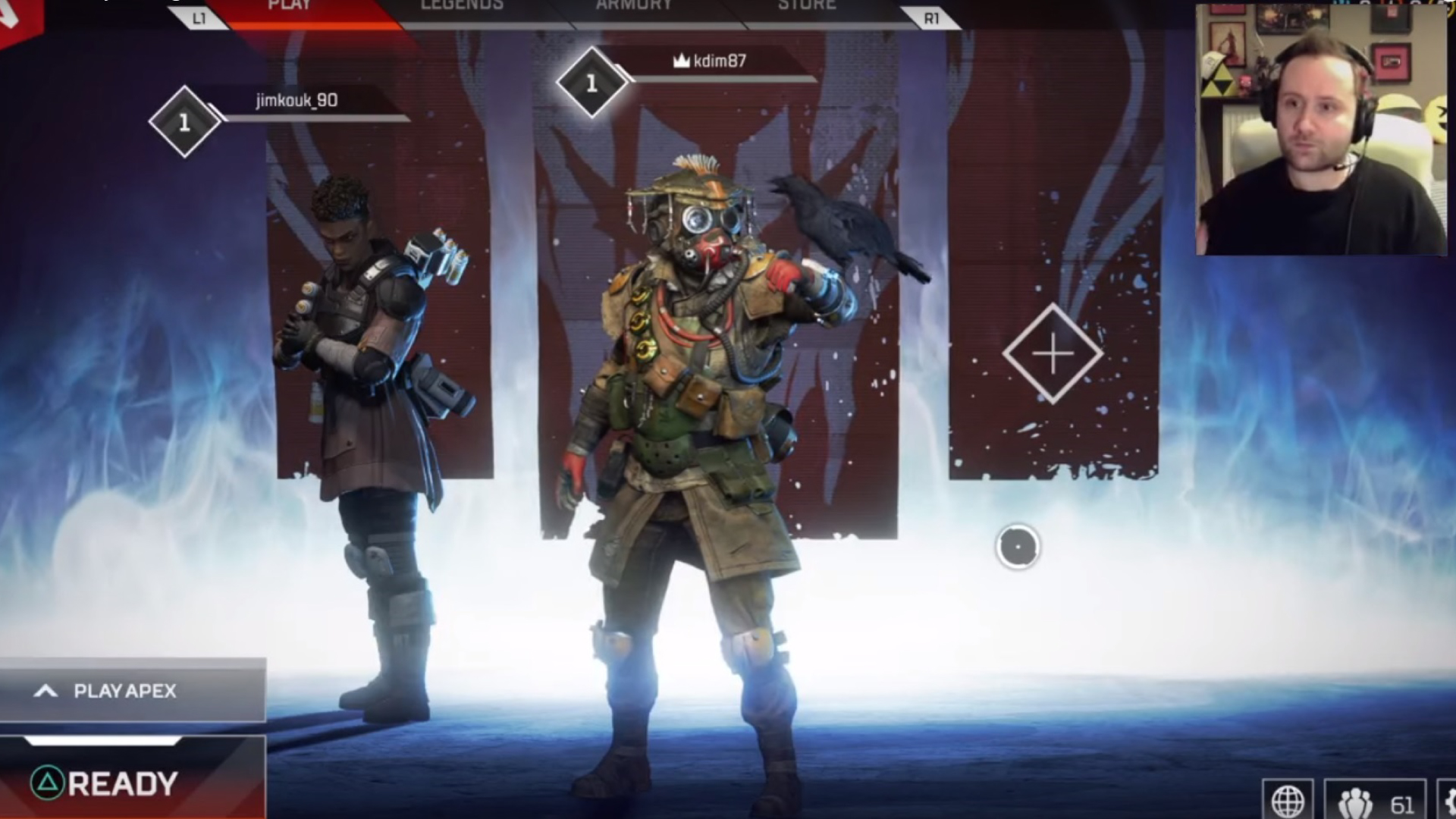Open the Legends tab
Image resolution: width=1456 pixels, height=819 pixels.
pyautogui.click(x=462, y=8)
